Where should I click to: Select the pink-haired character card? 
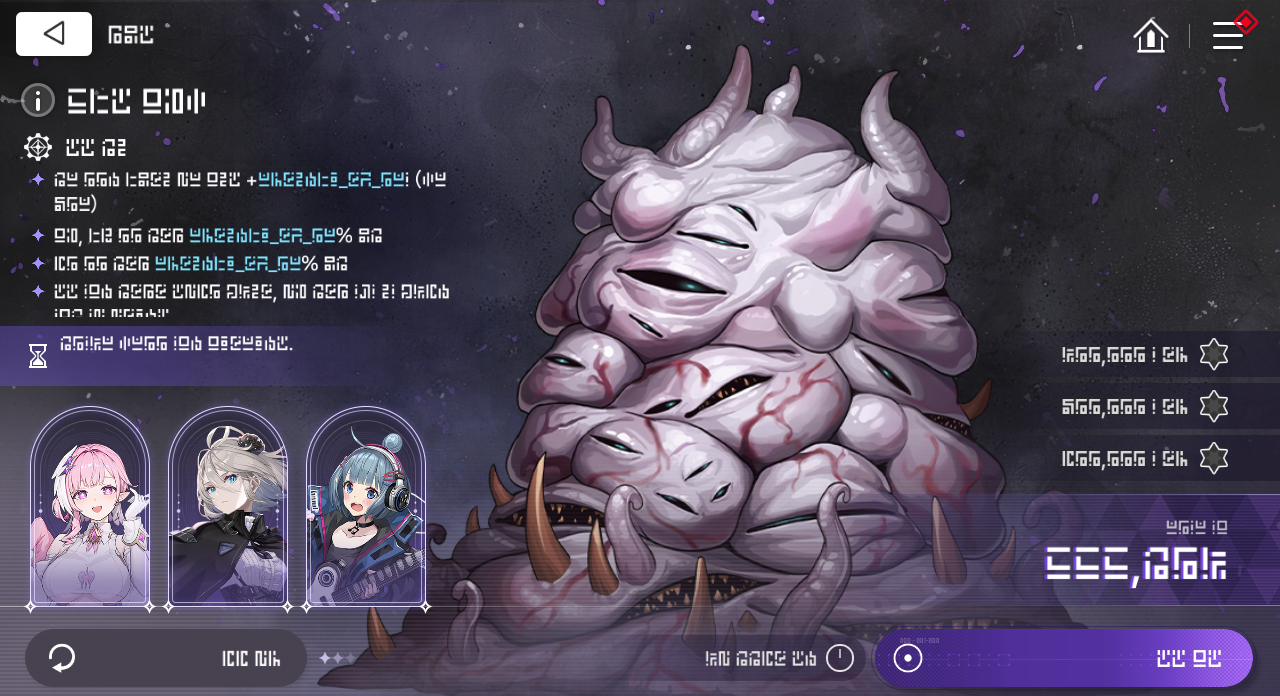(x=90, y=507)
